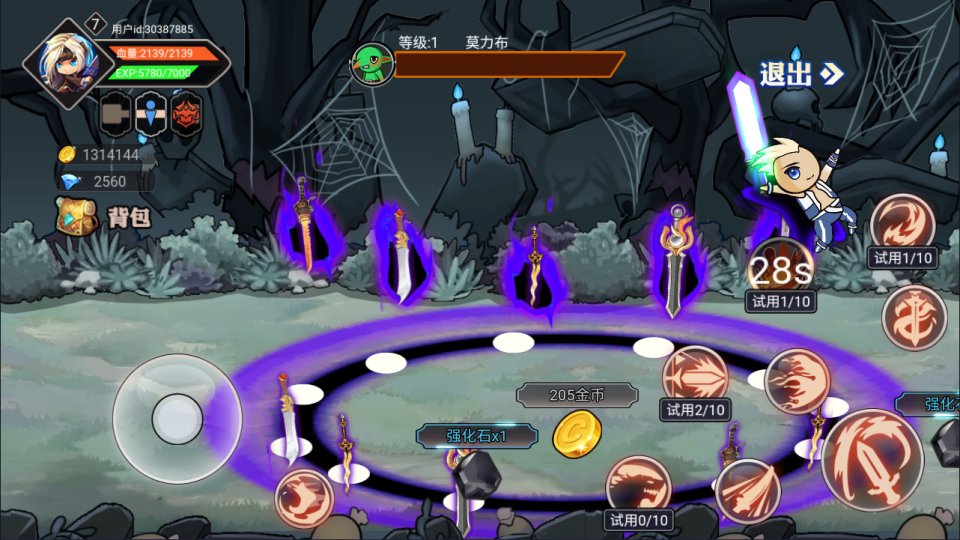Select the blue figure status icon
Viewport: 960px width, 540px height.
(150, 116)
